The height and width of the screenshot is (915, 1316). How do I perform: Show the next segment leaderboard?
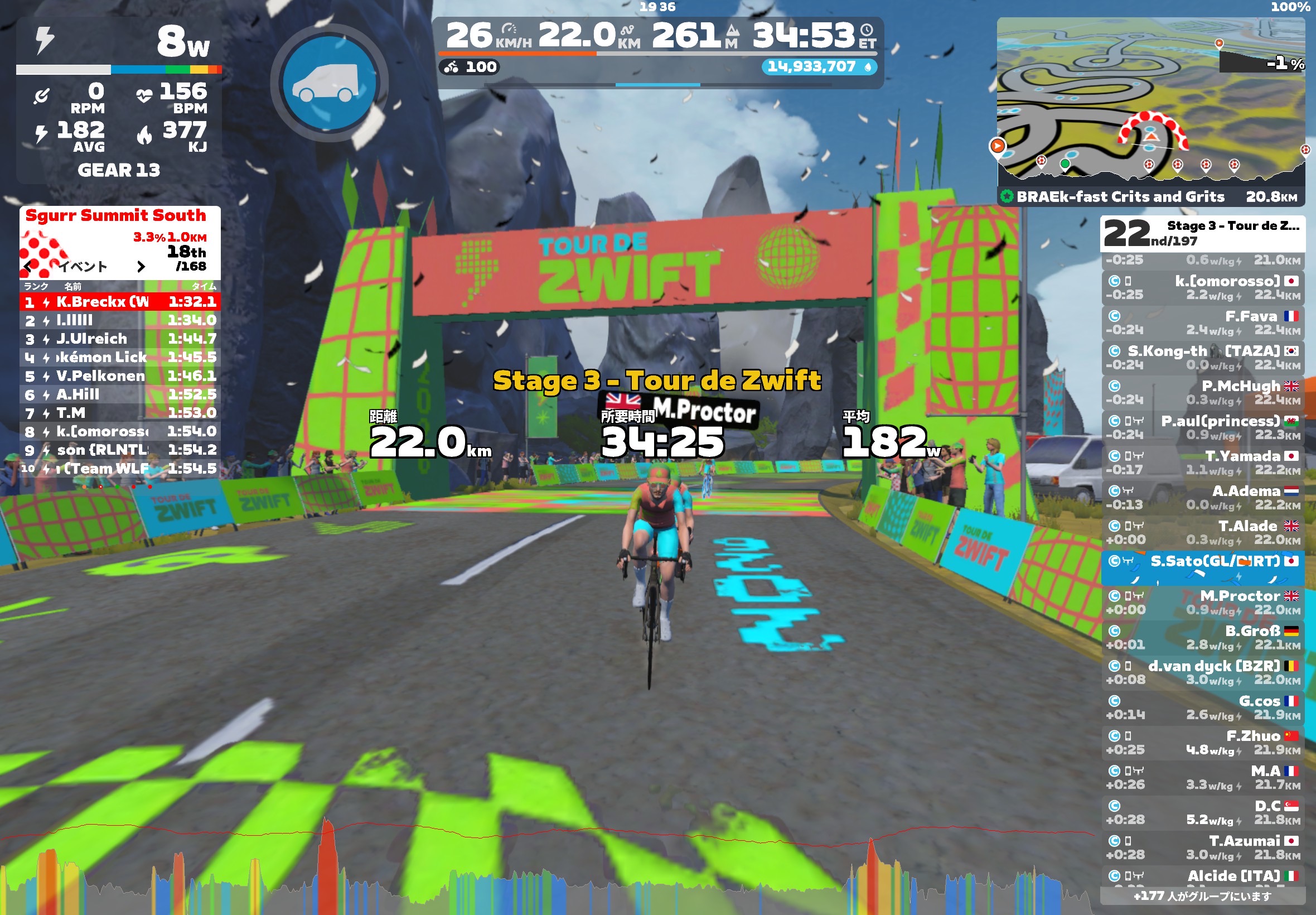[141, 267]
